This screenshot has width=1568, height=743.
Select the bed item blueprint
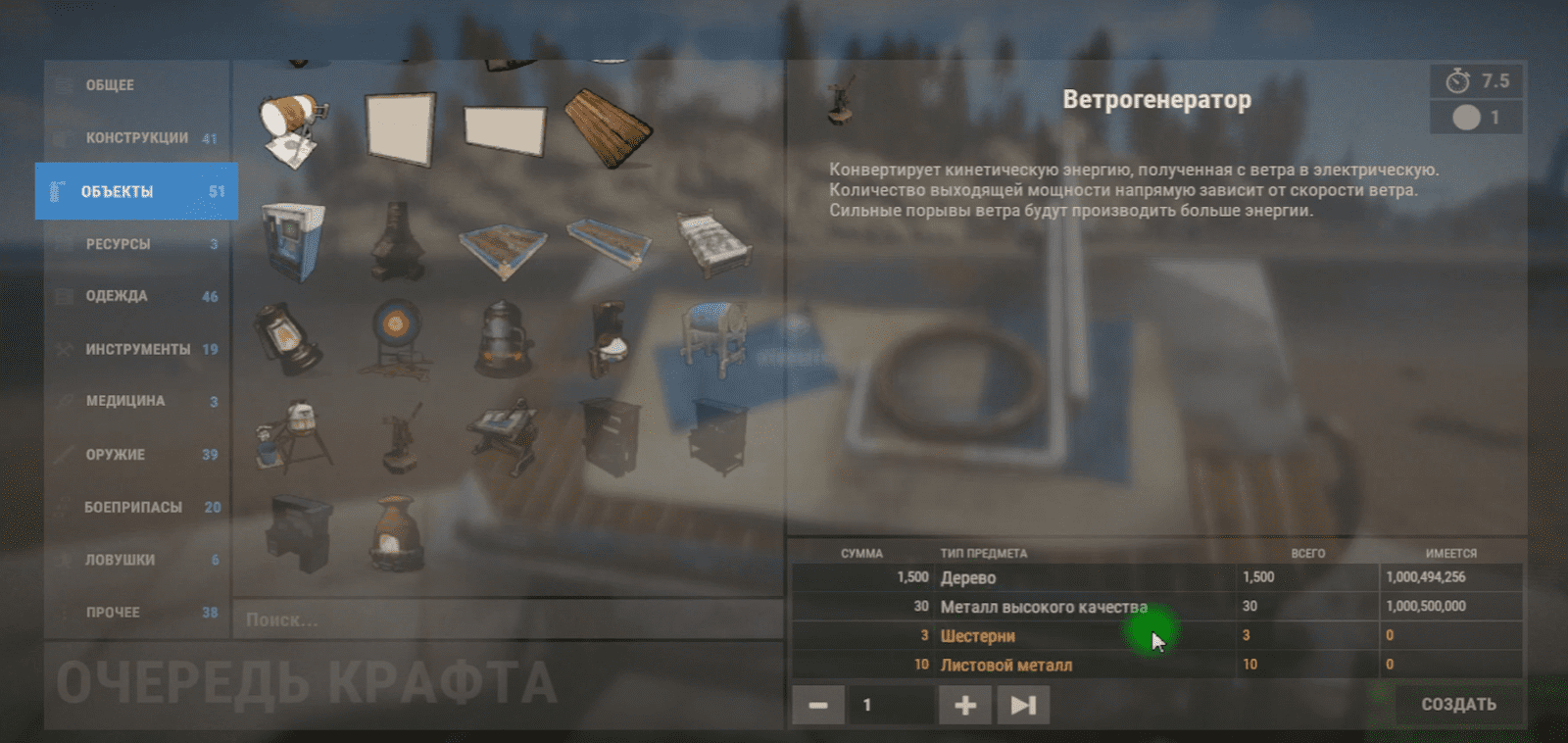(714, 242)
